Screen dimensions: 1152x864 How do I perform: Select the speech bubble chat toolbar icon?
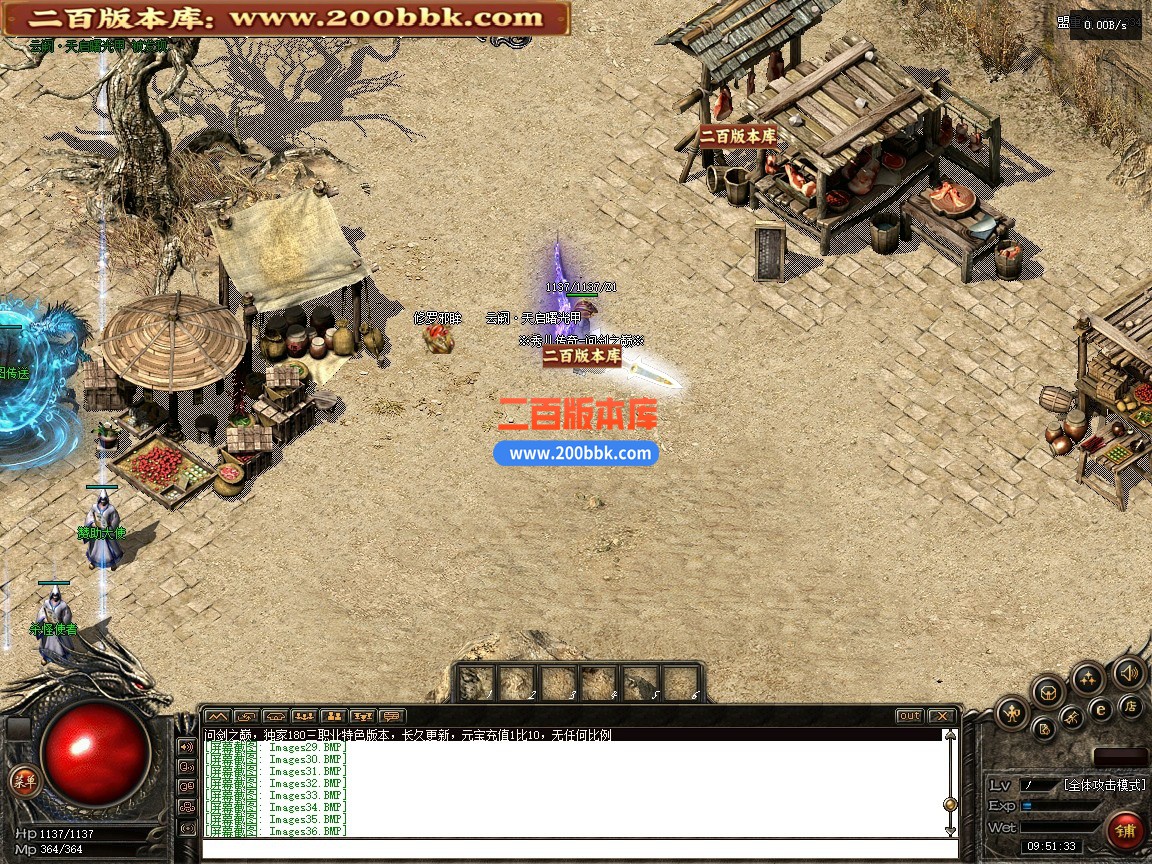click(x=392, y=716)
